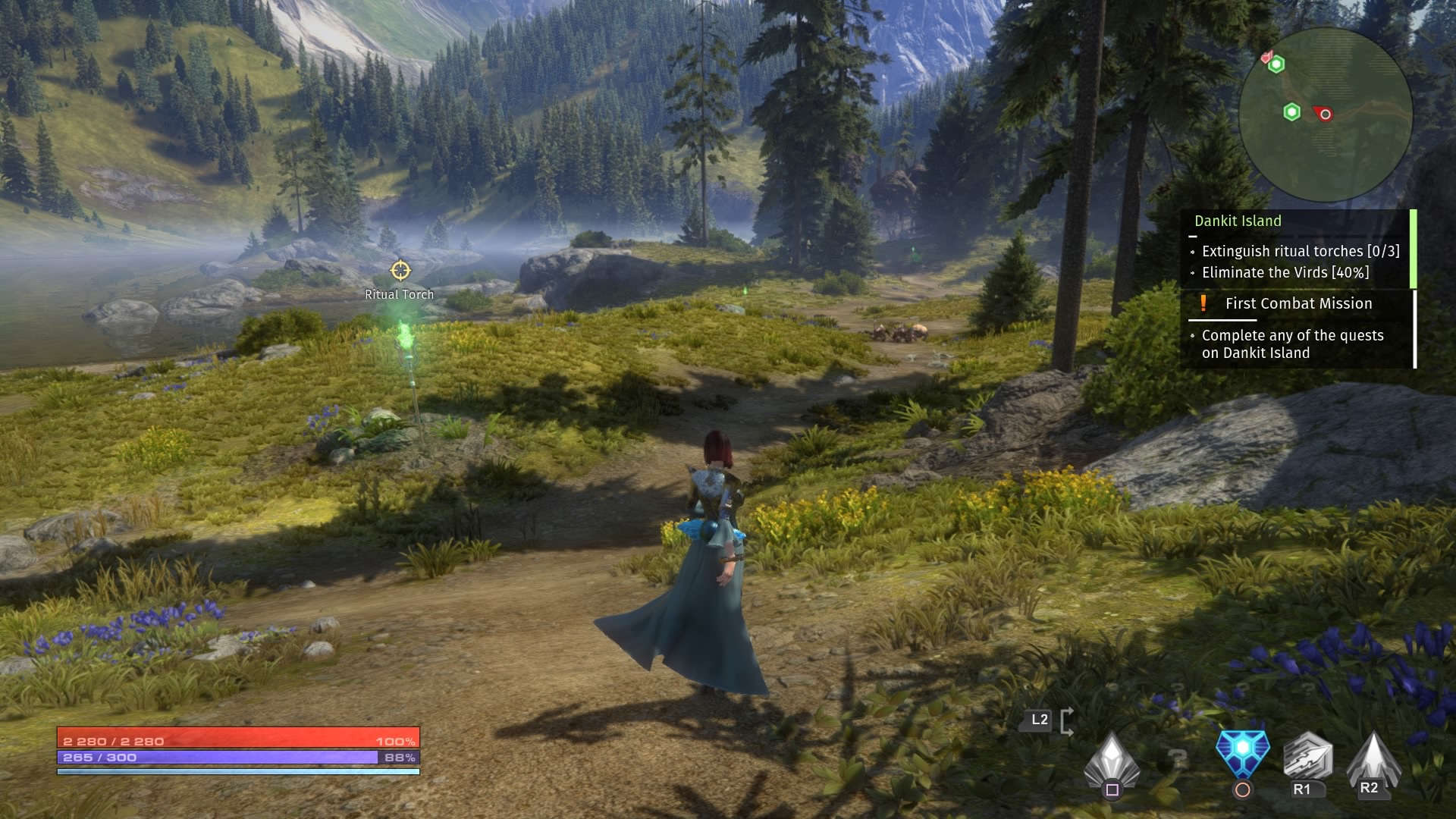Click the green hexagon marker beside the player arrow

[1291, 113]
